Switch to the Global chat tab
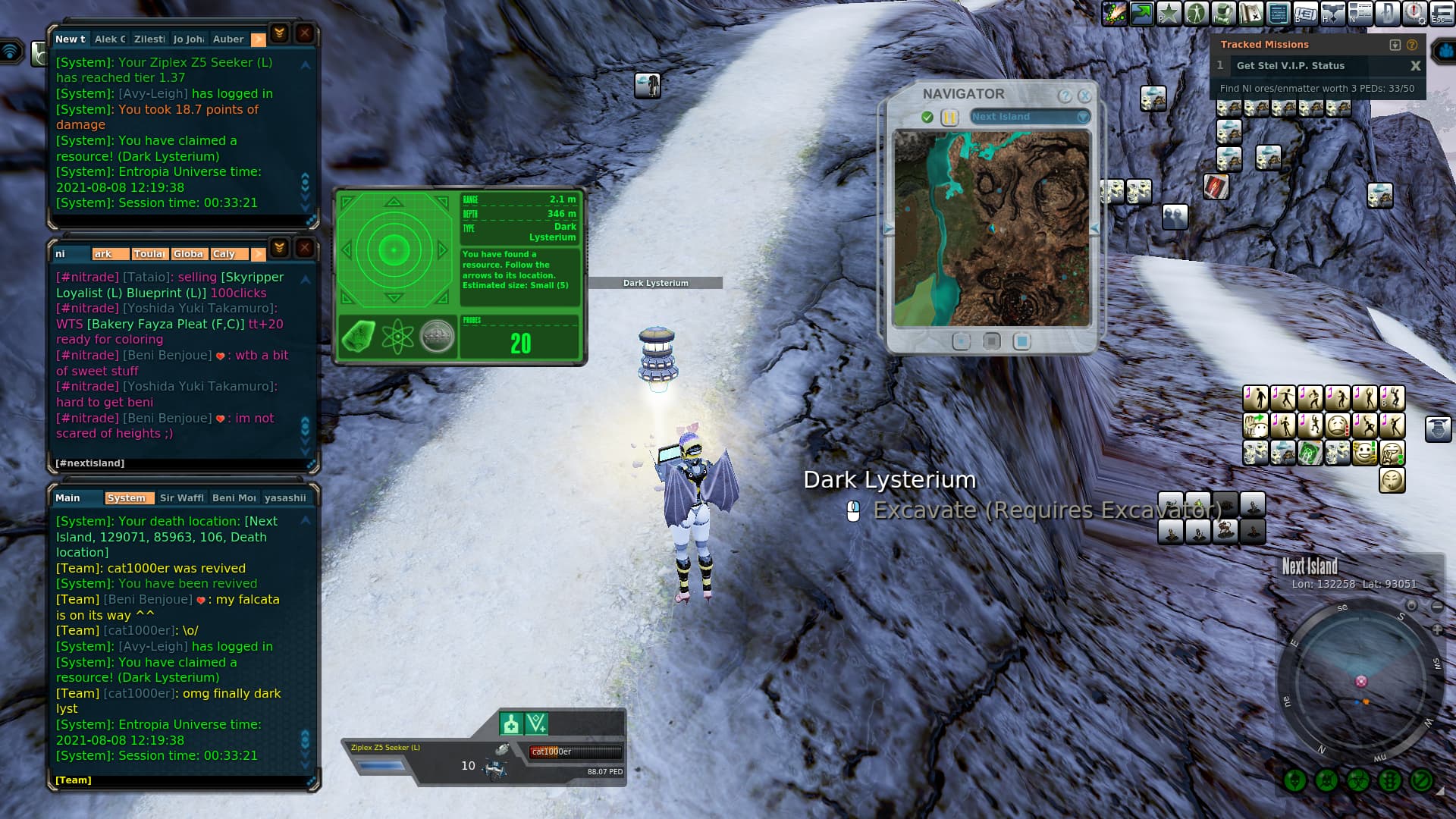The width and height of the screenshot is (1456, 819). pos(187,254)
